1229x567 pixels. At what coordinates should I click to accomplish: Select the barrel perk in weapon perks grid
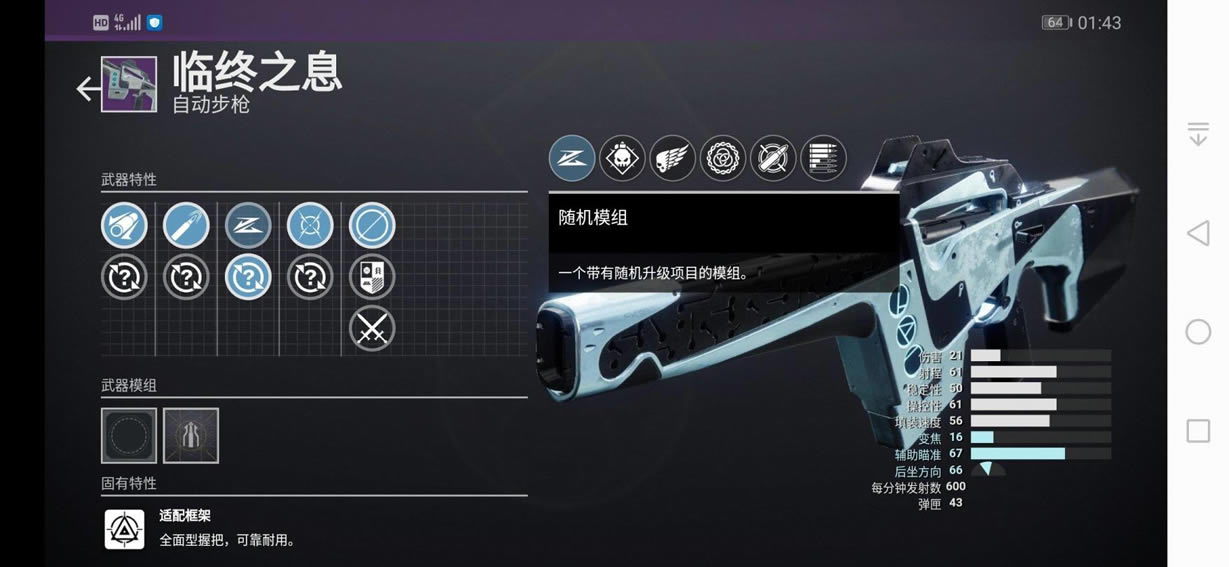coord(124,226)
